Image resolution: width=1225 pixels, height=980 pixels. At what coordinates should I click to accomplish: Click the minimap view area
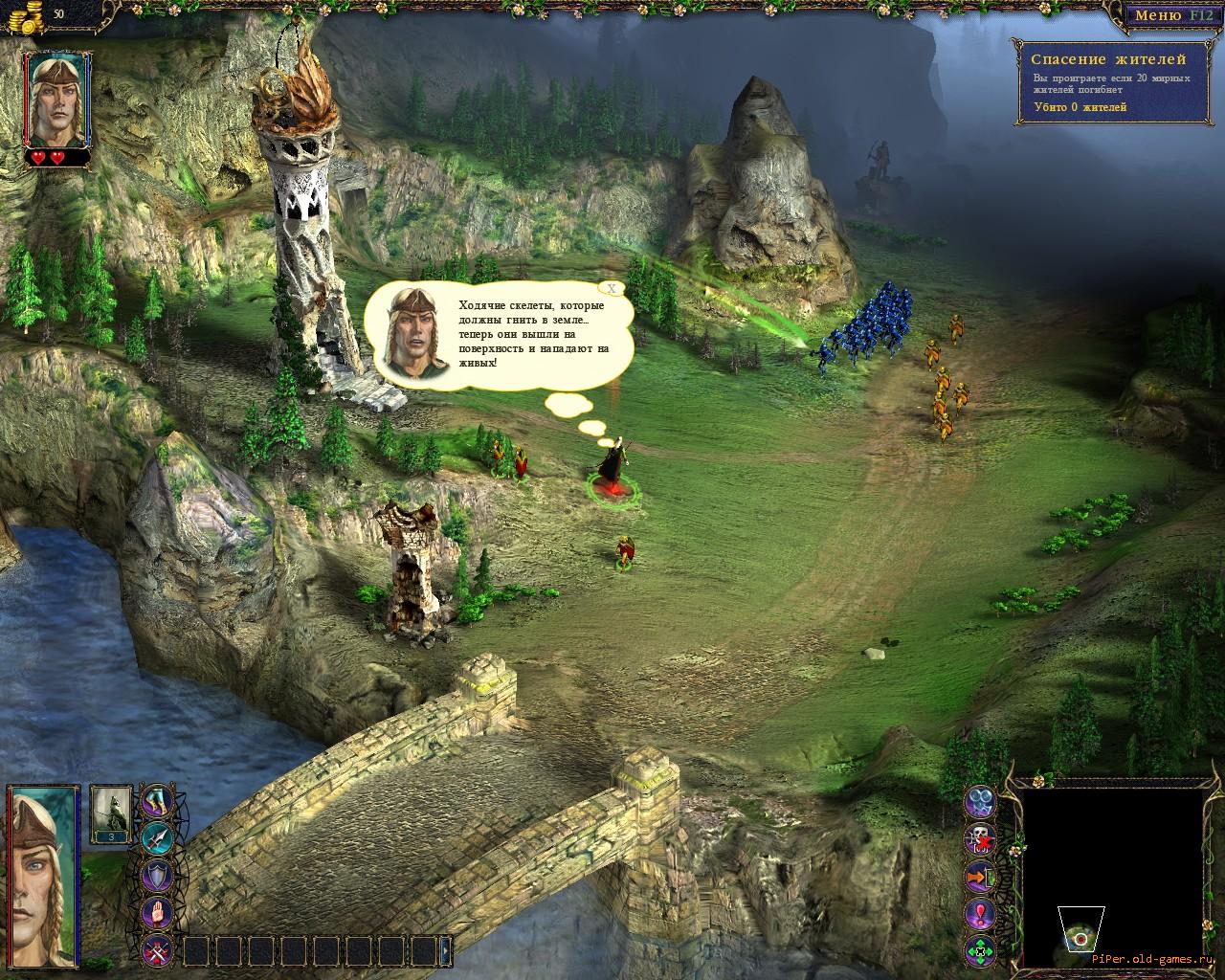click(1111, 876)
